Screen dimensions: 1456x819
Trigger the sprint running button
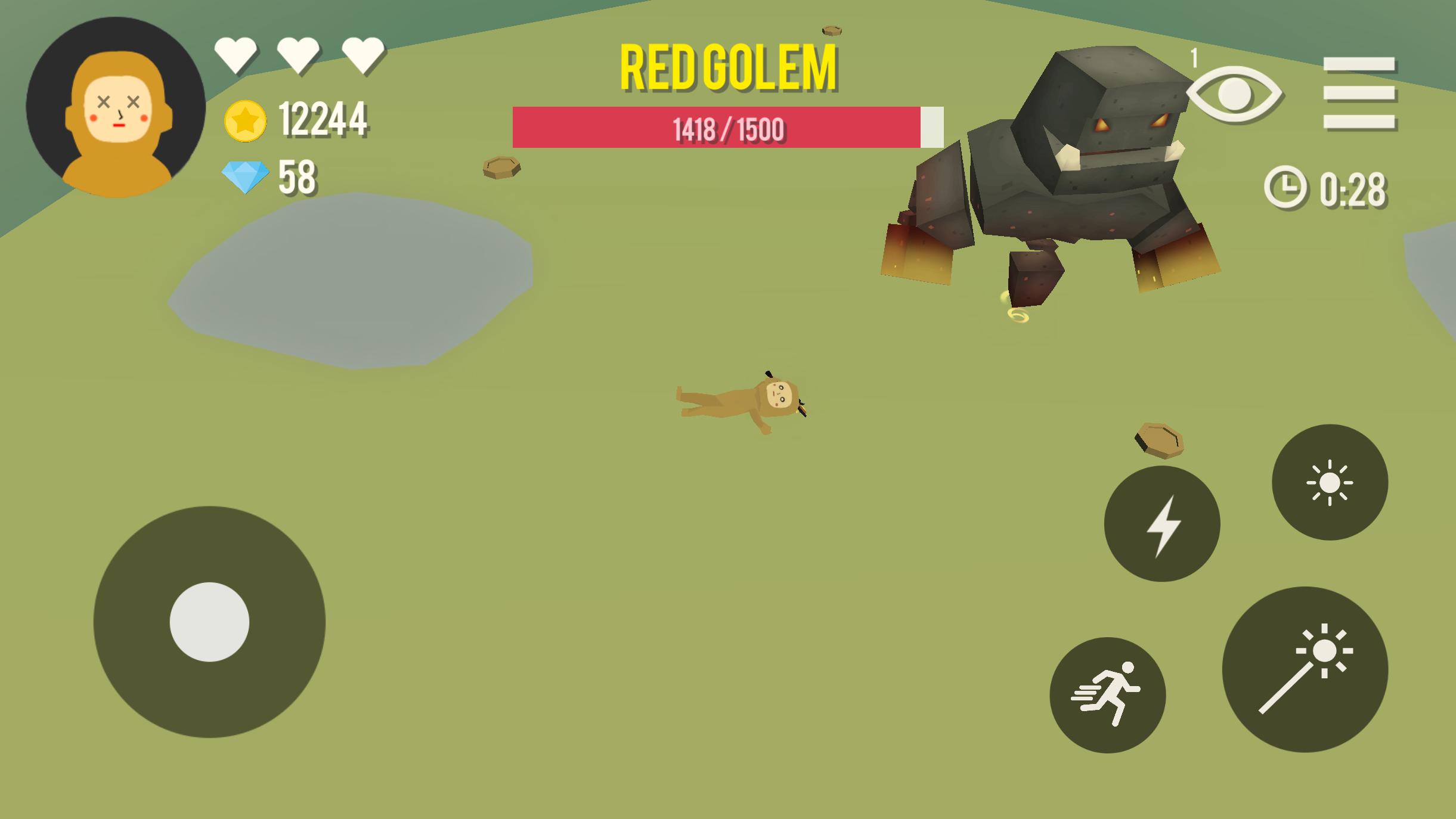pos(1107,694)
